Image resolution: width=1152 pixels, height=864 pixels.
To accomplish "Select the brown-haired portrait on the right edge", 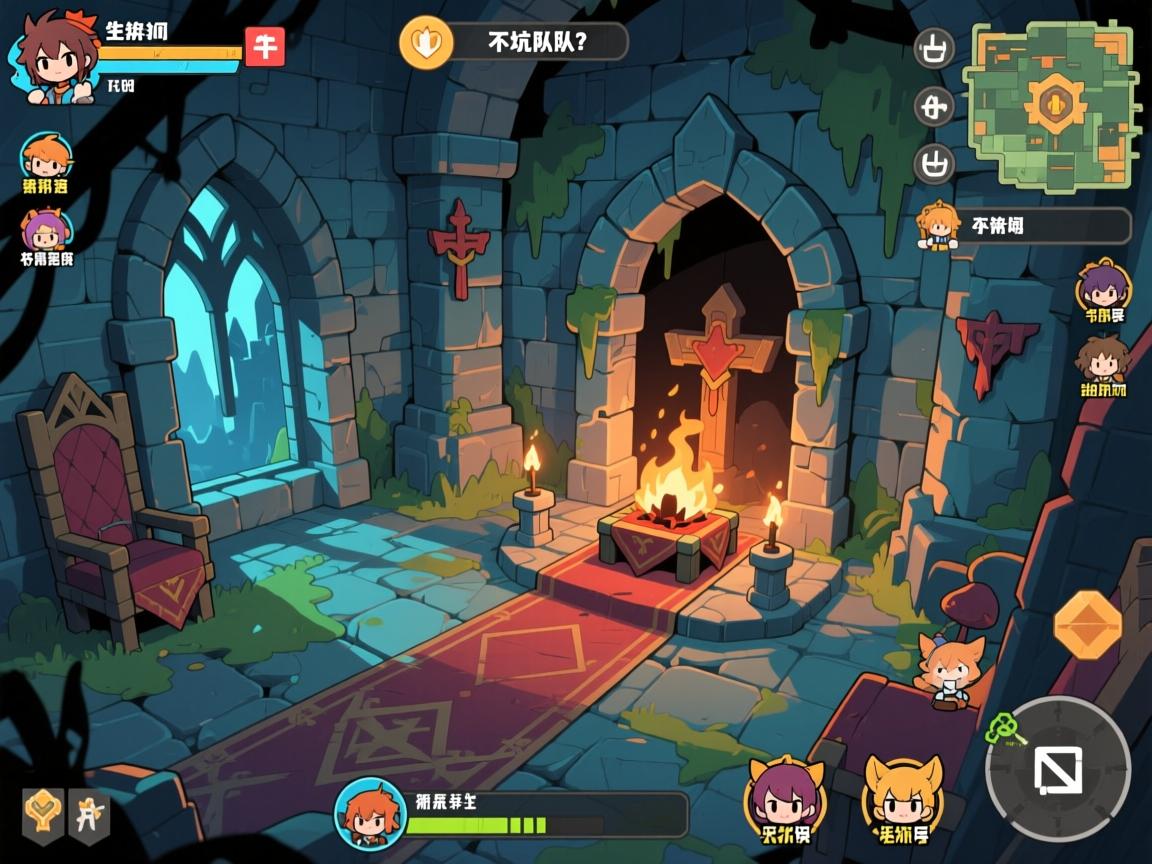I will tap(1102, 360).
